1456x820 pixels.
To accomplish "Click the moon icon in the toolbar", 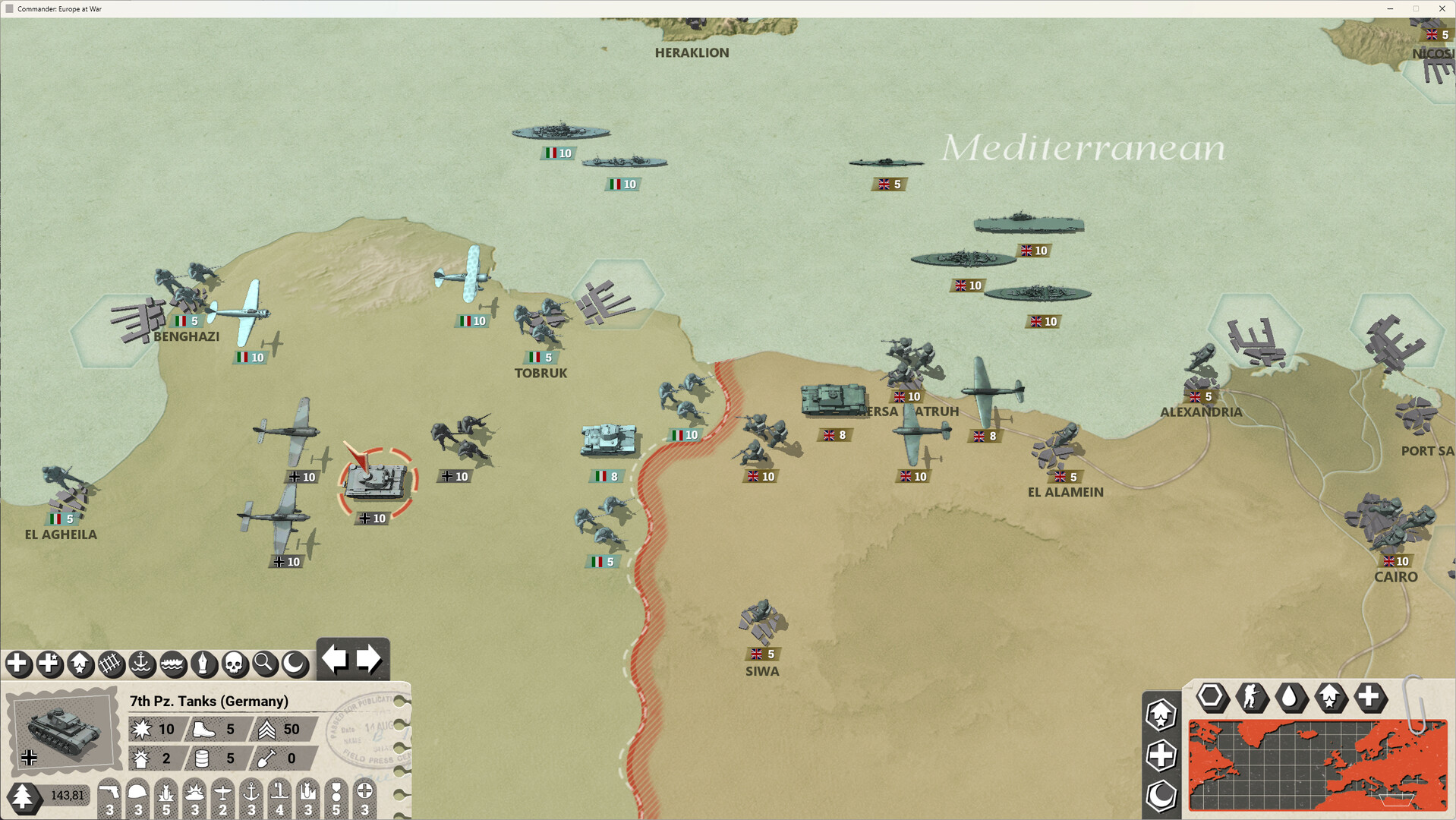I will (x=293, y=664).
